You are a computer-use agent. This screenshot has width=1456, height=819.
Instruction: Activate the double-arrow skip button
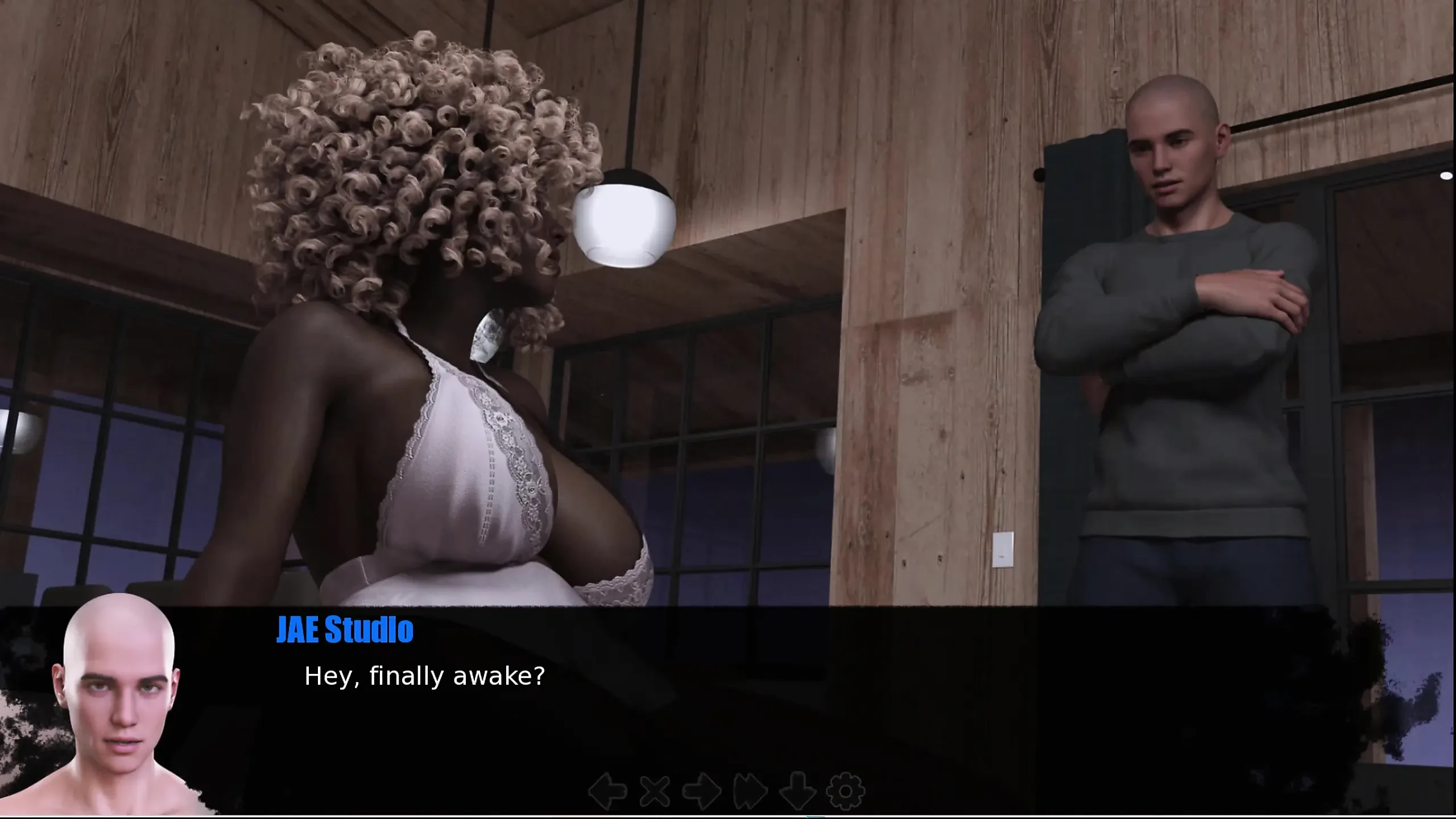(750, 791)
